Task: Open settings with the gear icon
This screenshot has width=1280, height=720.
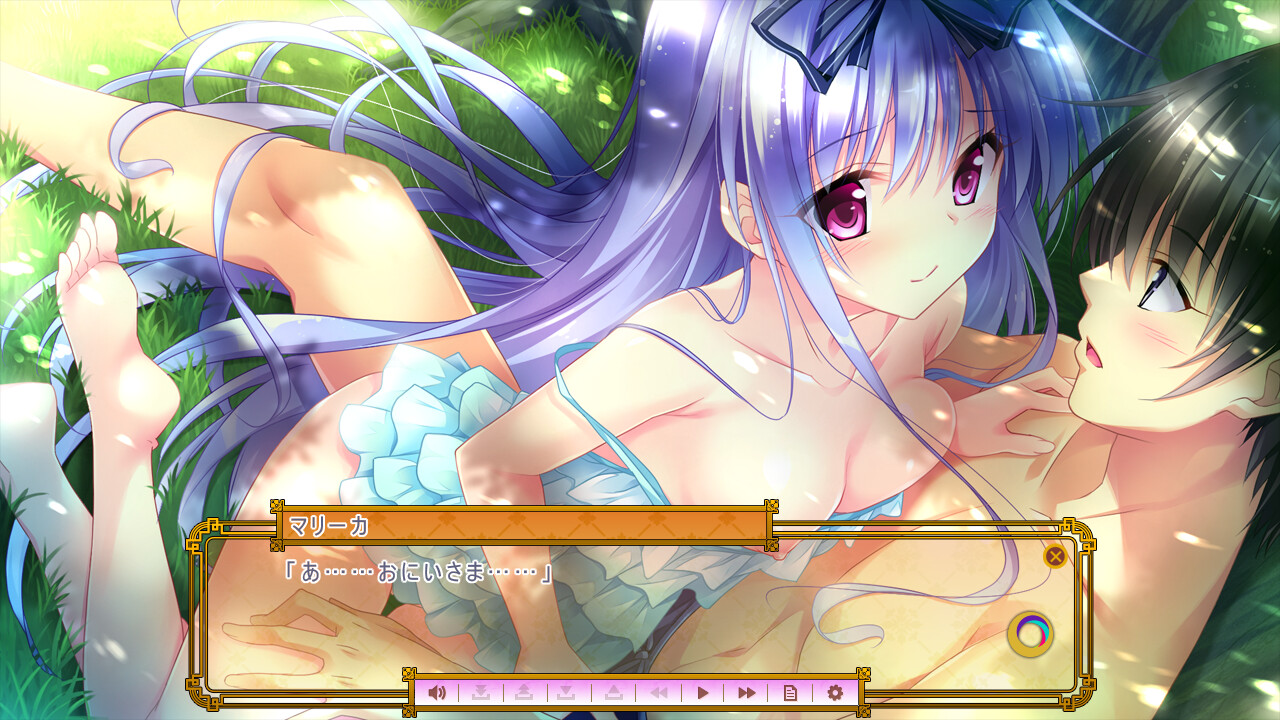Action: (x=835, y=691)
